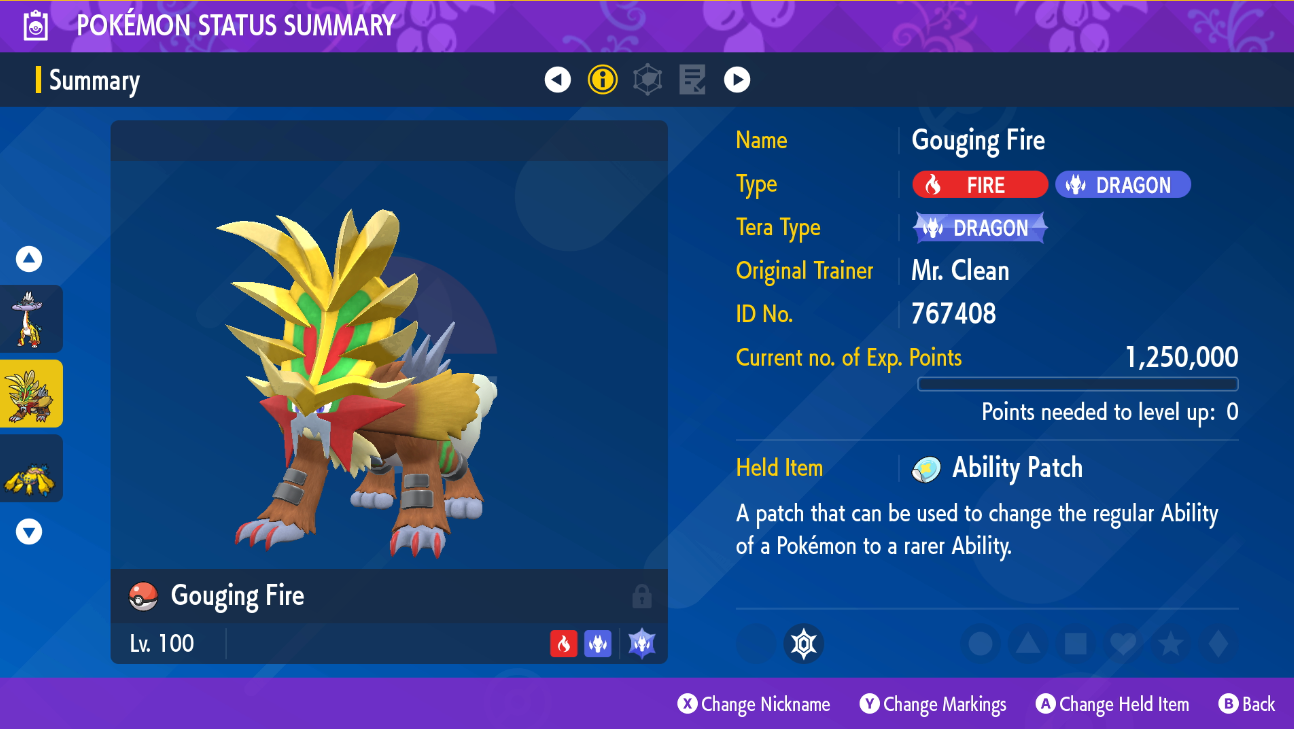Click the highlighted info Summary page icon

click(x=602, y=80)
